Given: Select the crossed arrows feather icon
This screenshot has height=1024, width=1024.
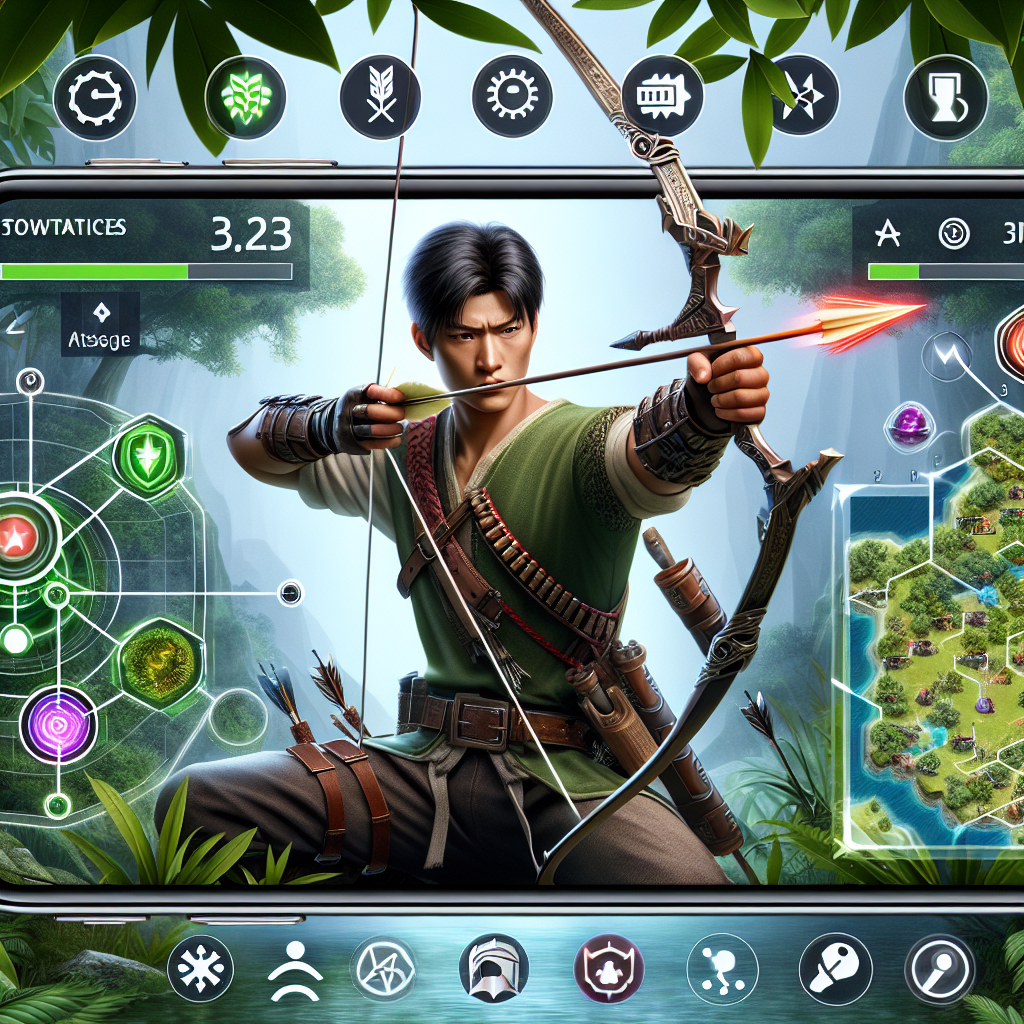Looking at the screenshot, I should [x=380, y=96].
